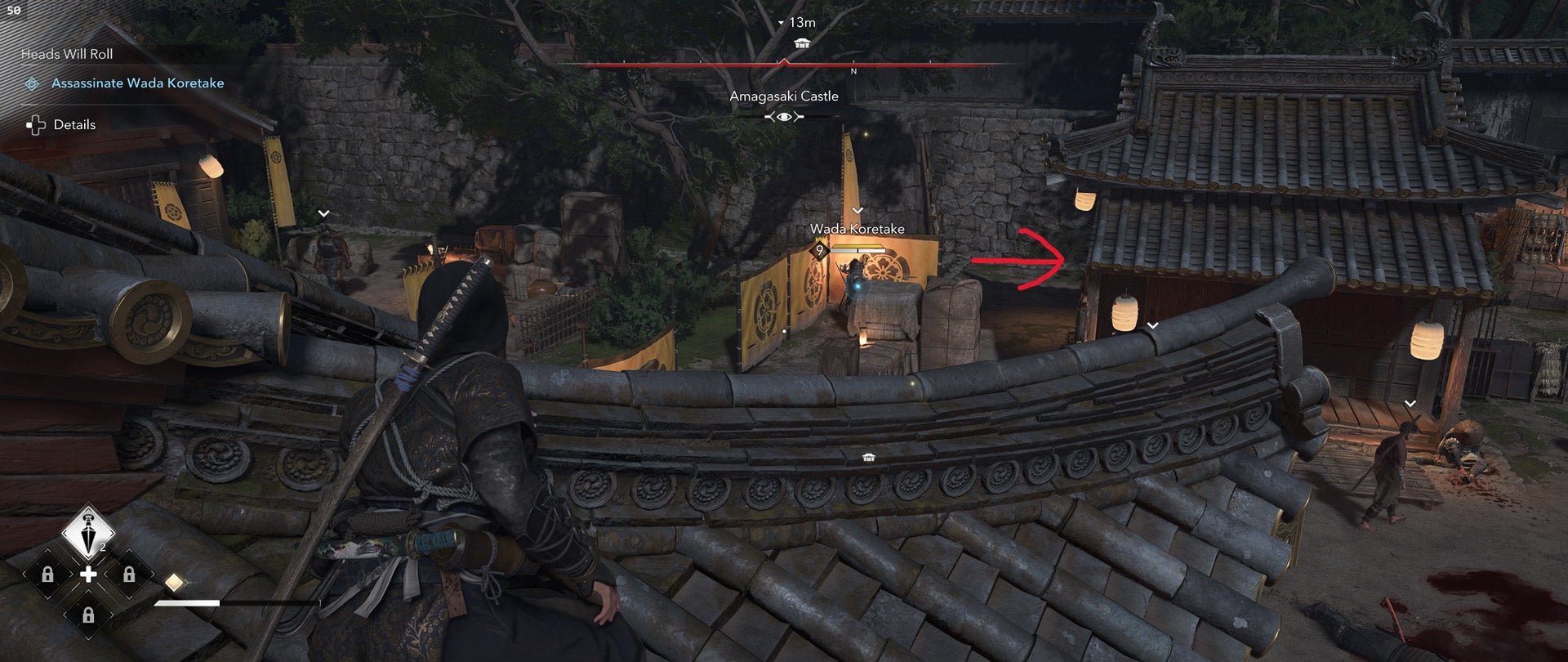1568x662 pixels.
Task: Select the Amagasaki Castle location label
Action: (785, 96)
